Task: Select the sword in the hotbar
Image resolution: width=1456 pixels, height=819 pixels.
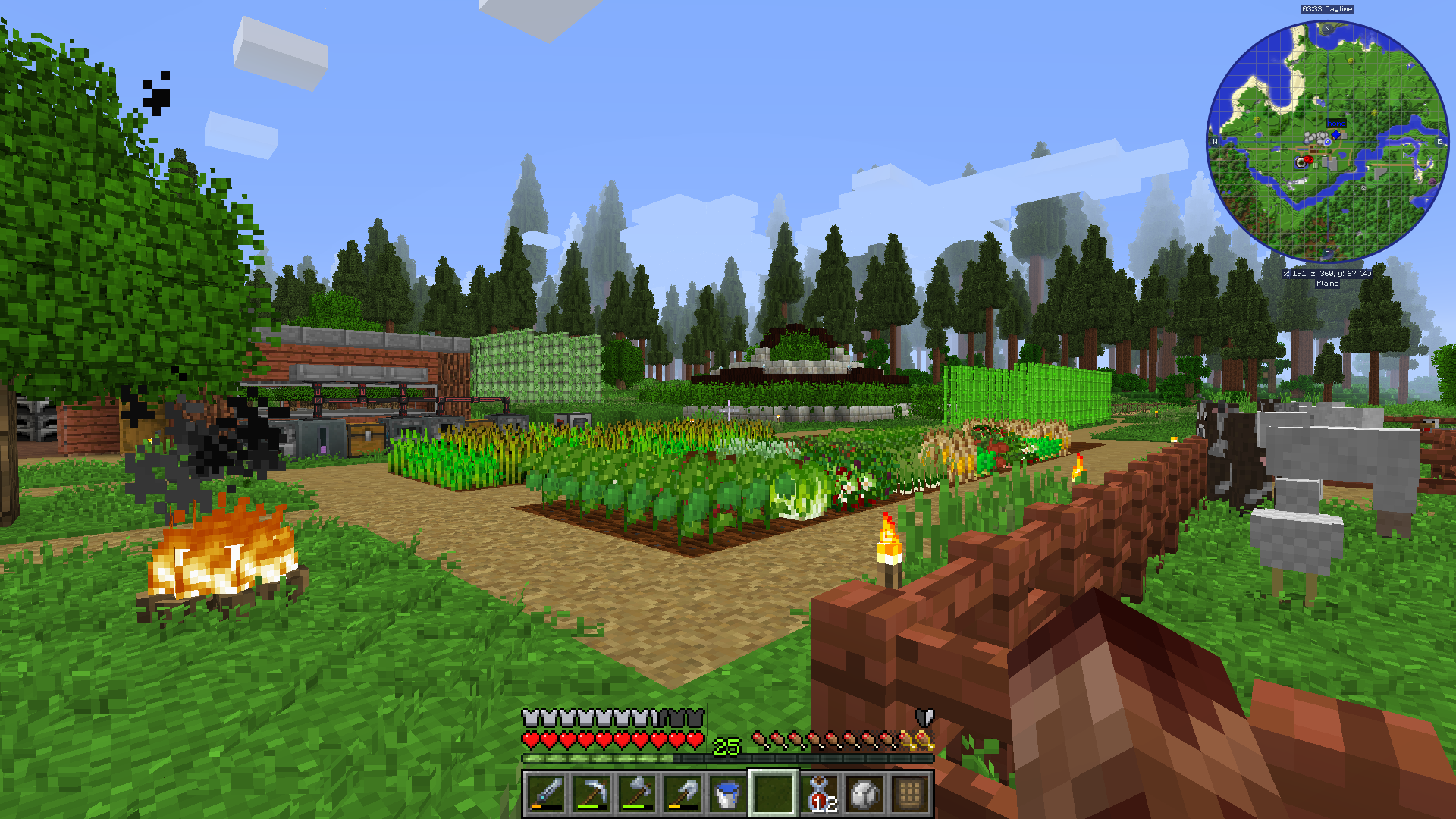Action: [546, 794]
